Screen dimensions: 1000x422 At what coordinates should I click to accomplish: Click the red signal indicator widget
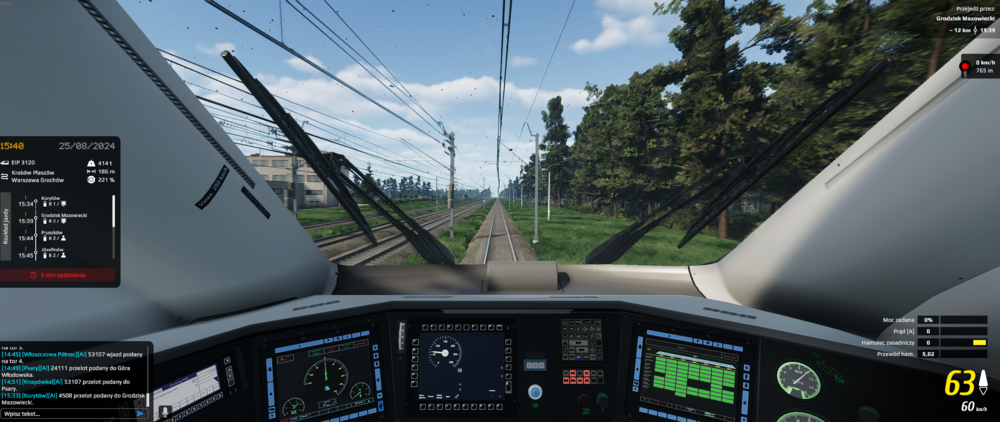pos(965,66)
